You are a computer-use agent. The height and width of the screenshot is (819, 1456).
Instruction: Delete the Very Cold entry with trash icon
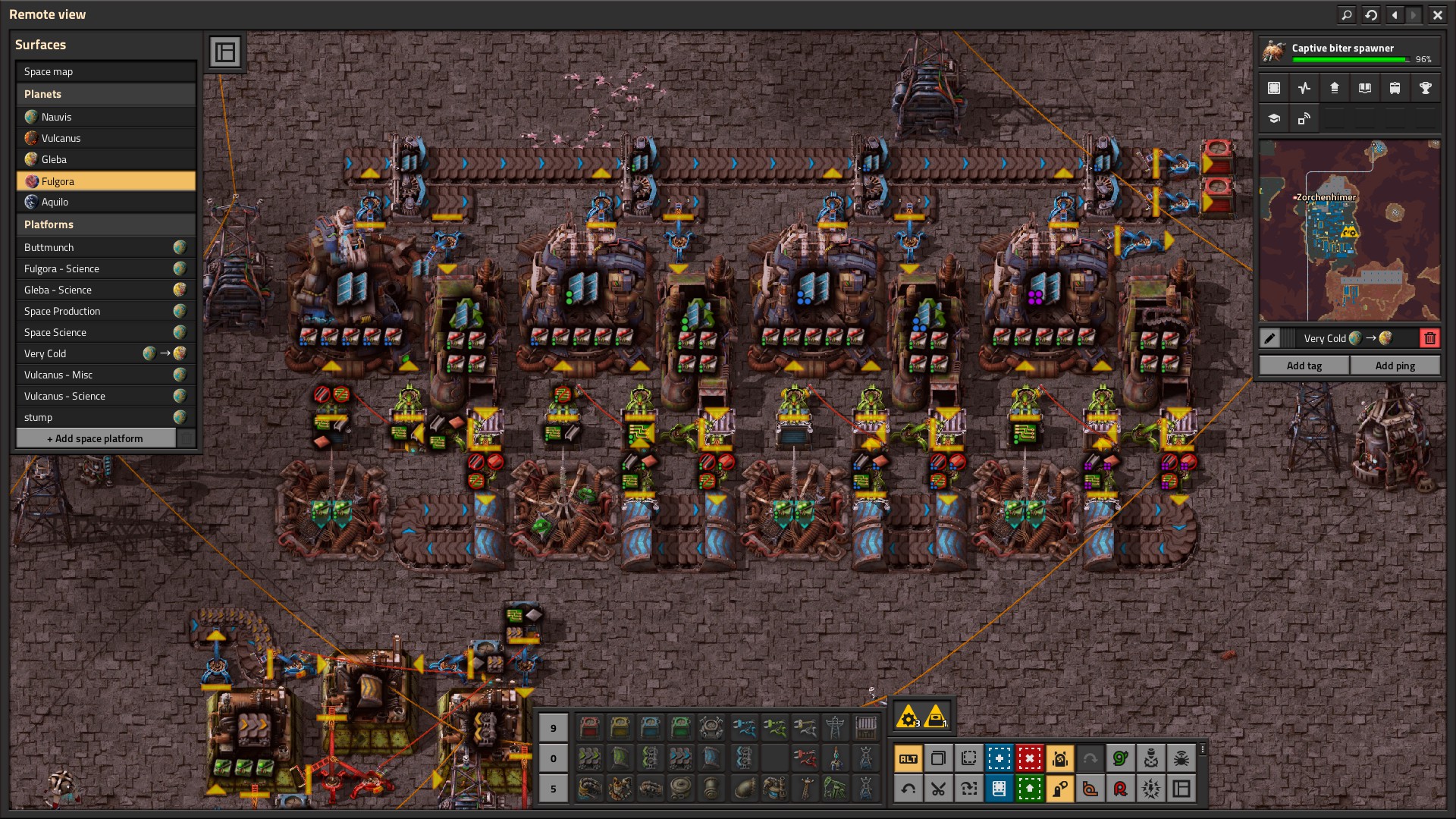point(1429,338)
